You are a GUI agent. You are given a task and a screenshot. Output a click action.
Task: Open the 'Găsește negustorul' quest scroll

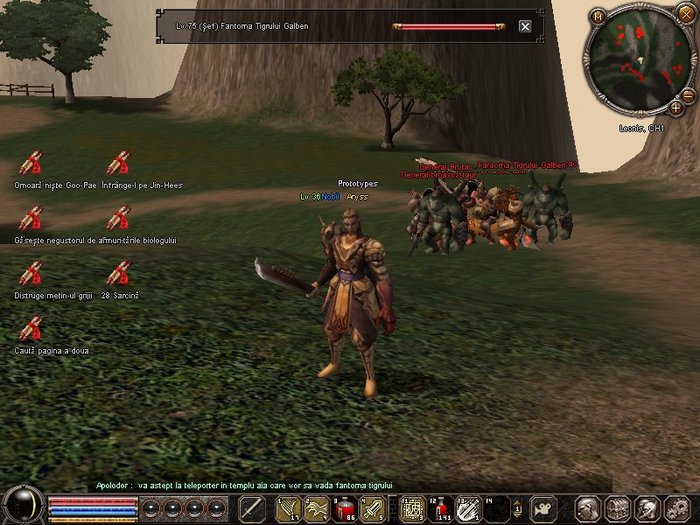(31, 218)
